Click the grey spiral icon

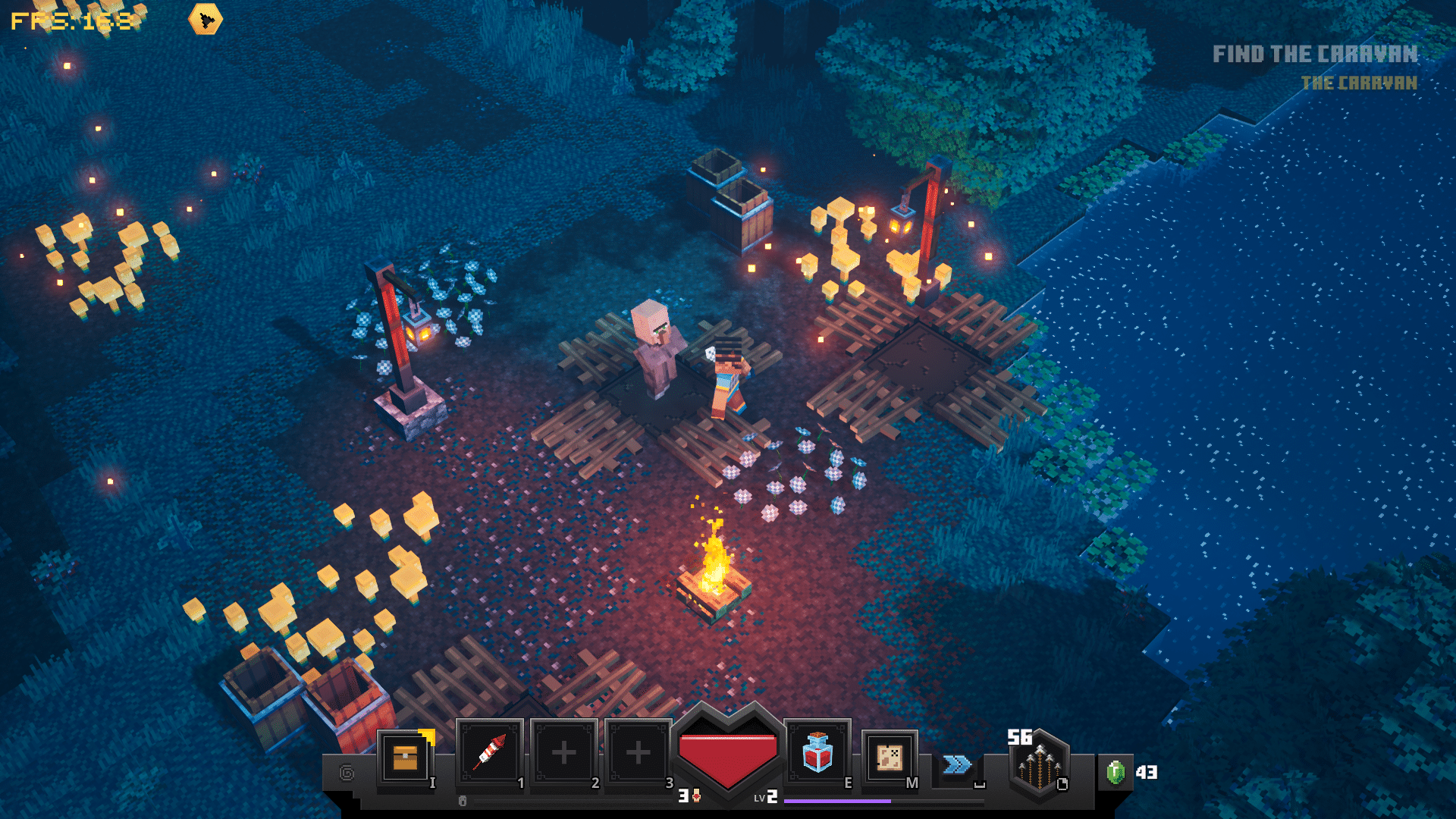point(347,773)
